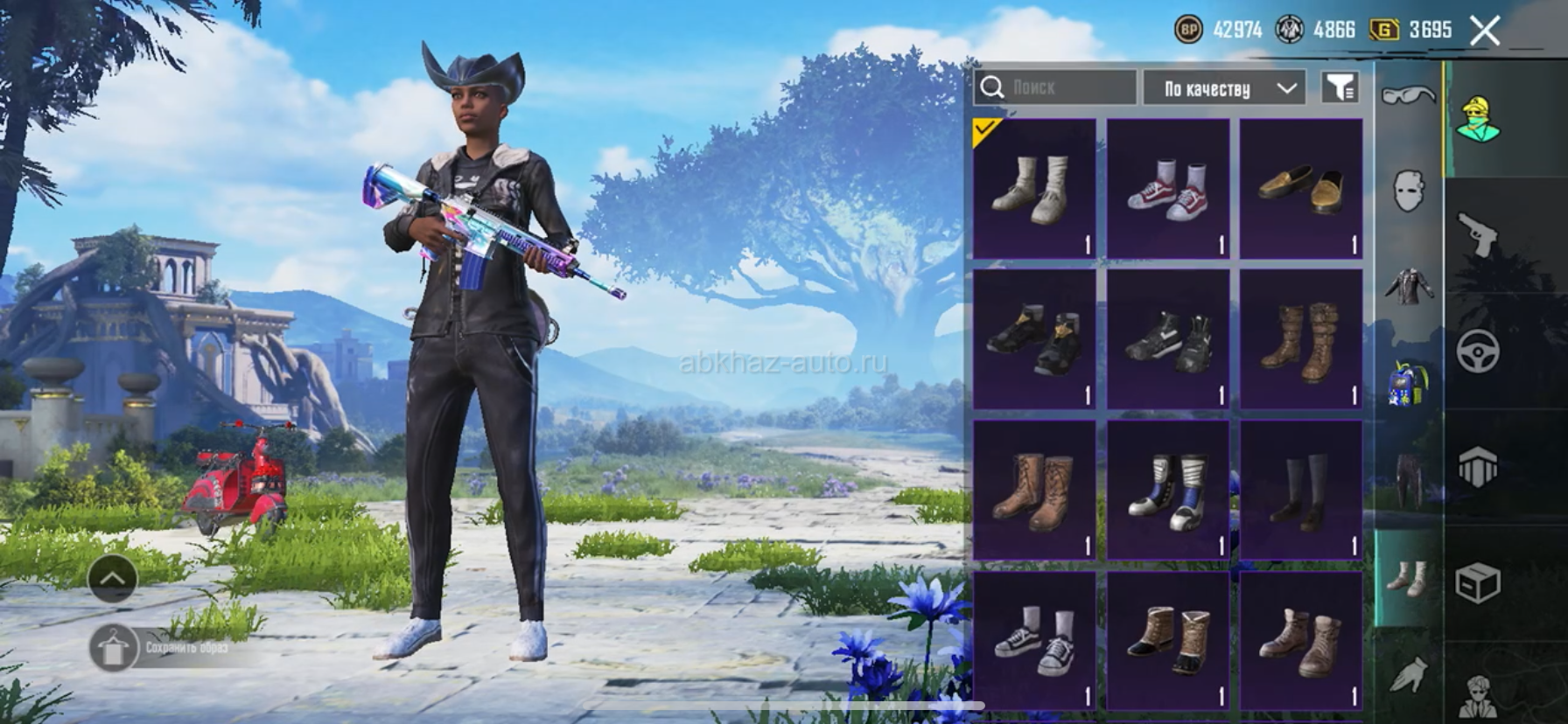Viewport: 1568px width, 724px height.
Task: Open the jacket clothing category
Action: [x=1408, y=287]
